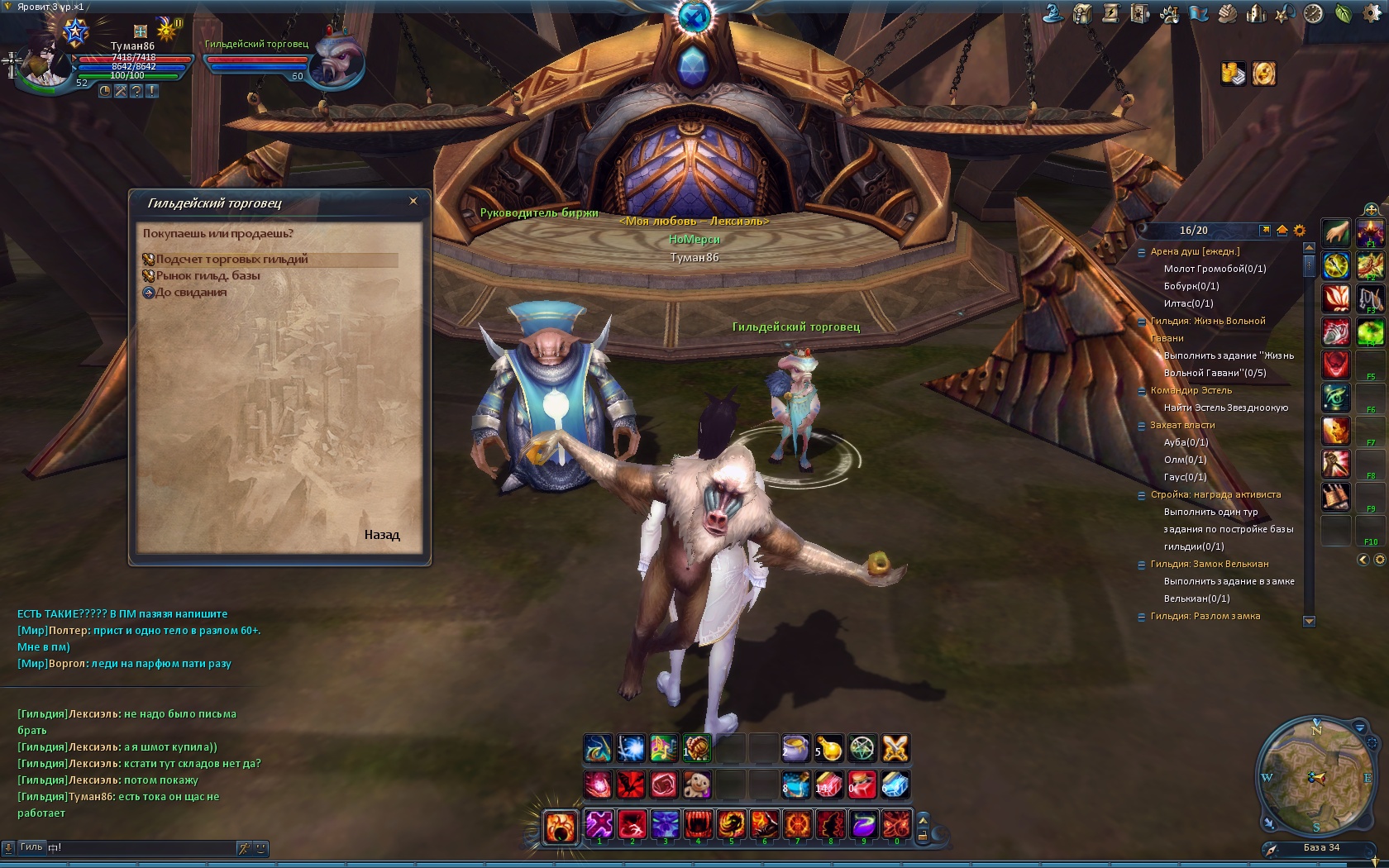Click the 'Назад' back button

tap(382, 535)
